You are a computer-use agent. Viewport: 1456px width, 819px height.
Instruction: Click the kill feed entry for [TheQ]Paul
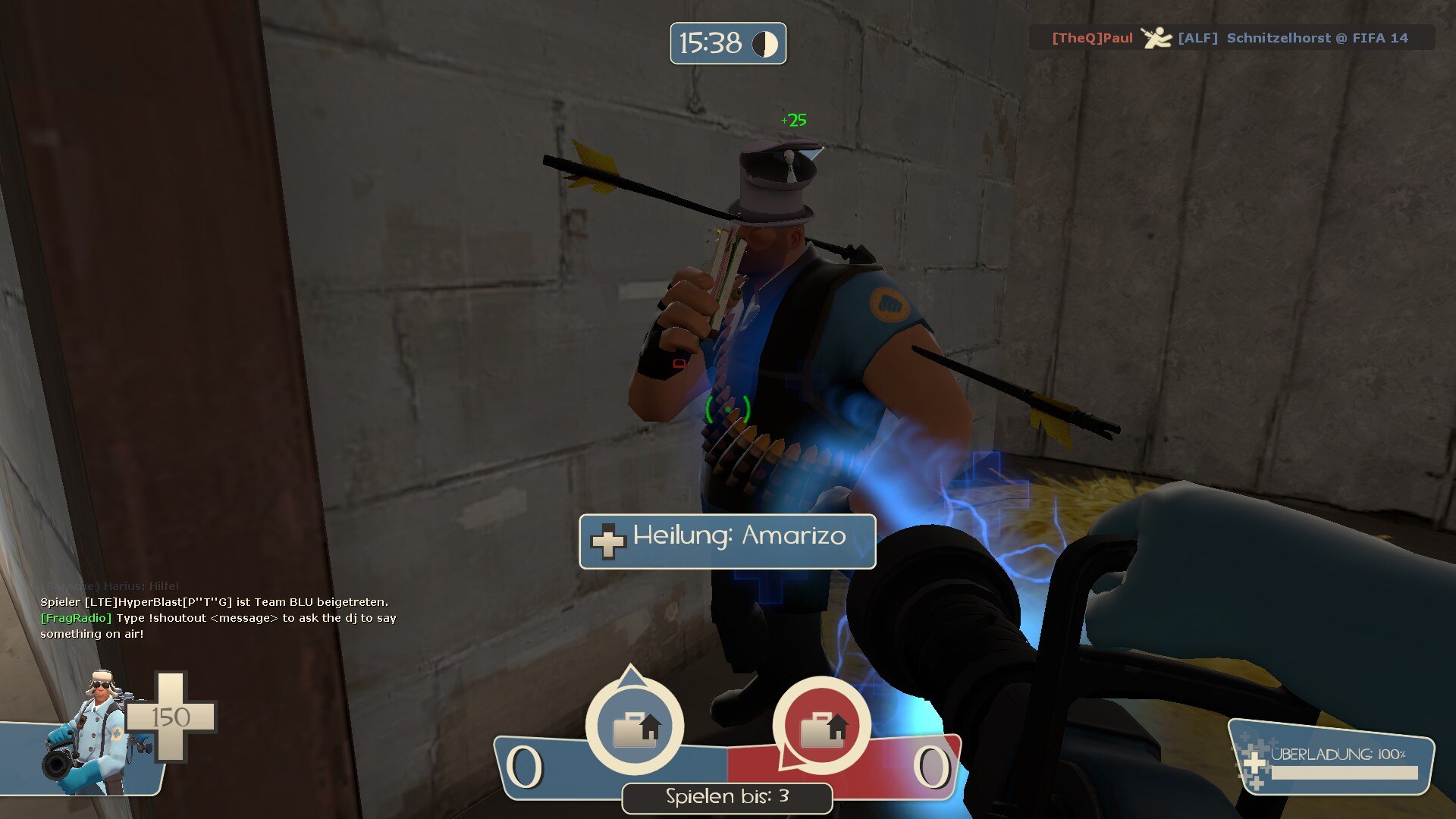pyautogui.click(x=1230, y=38)
